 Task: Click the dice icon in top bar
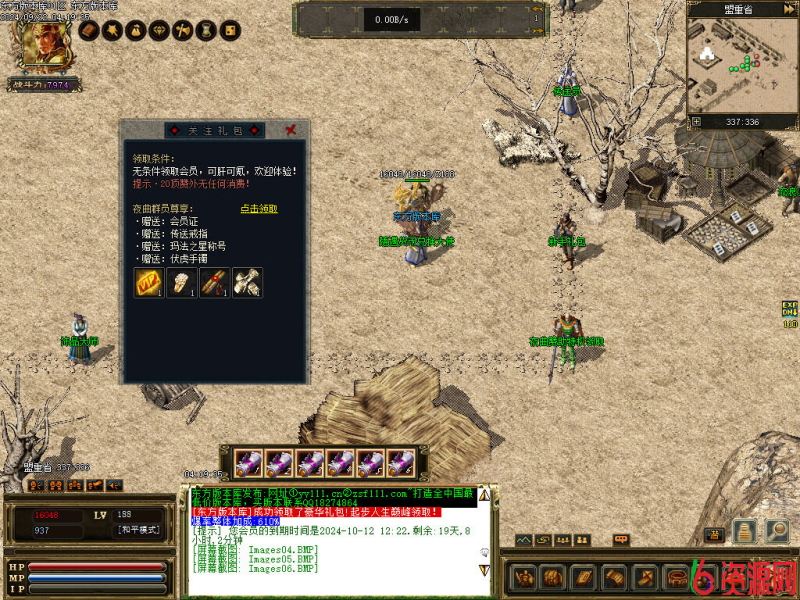(231, 31)
